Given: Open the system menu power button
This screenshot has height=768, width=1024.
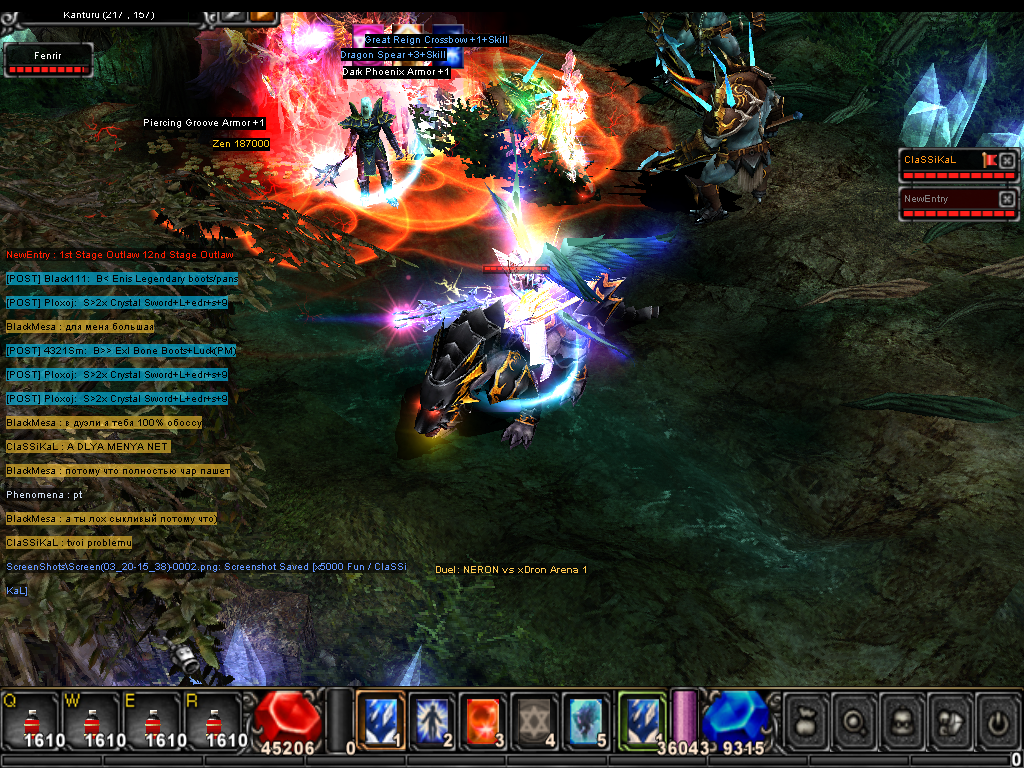Looking at the screenshot, I should 996,720.
